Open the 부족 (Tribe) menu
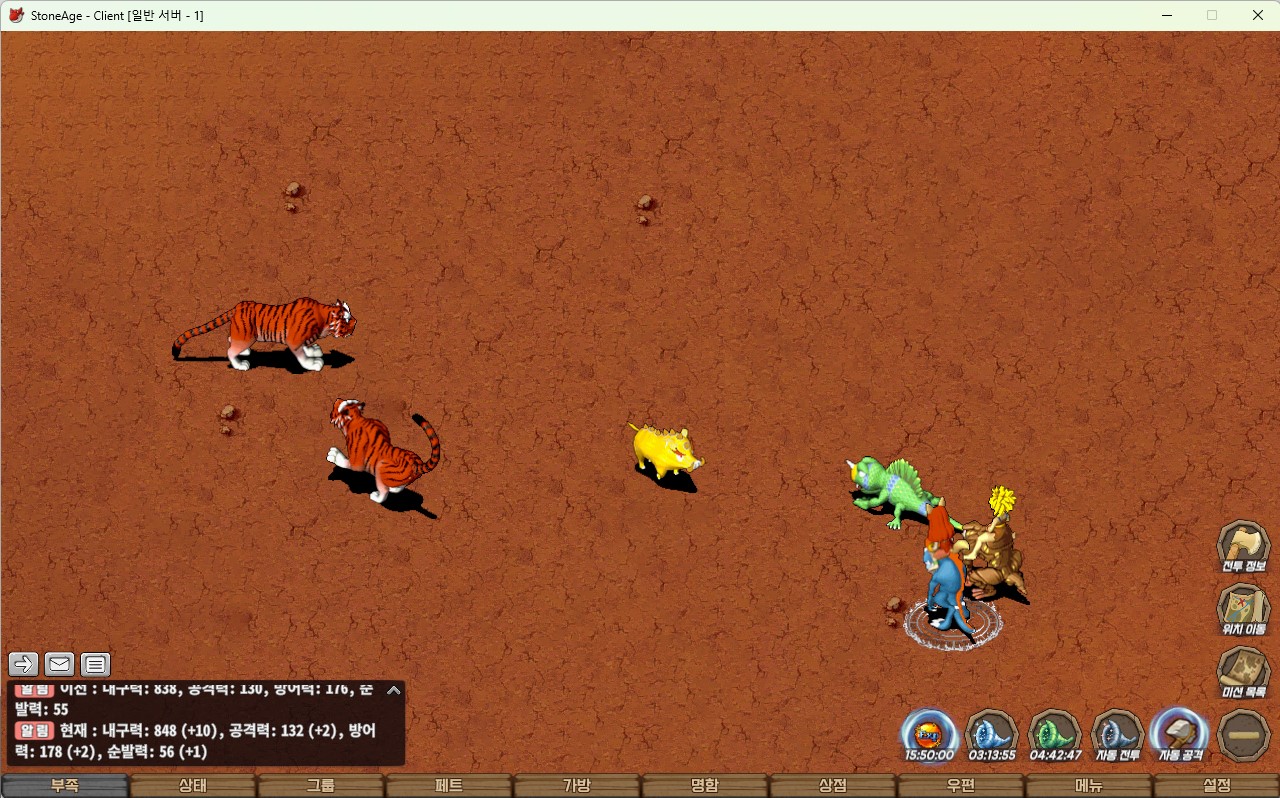 65,786
